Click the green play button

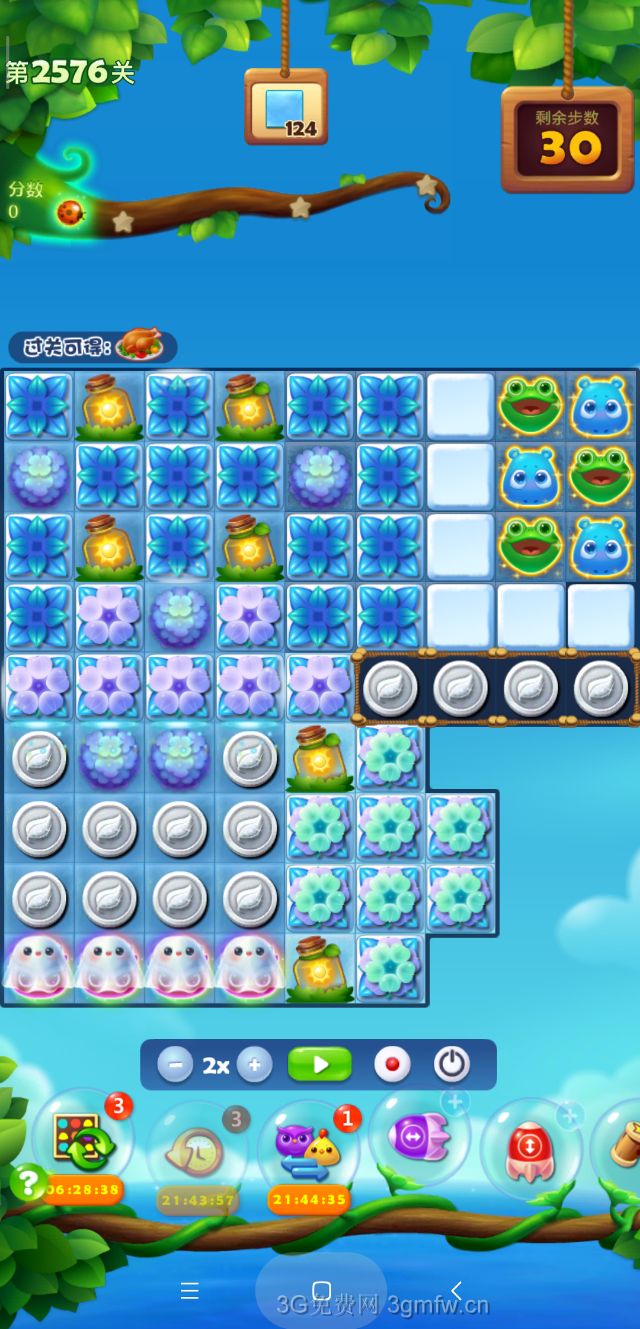point(320,1065)
